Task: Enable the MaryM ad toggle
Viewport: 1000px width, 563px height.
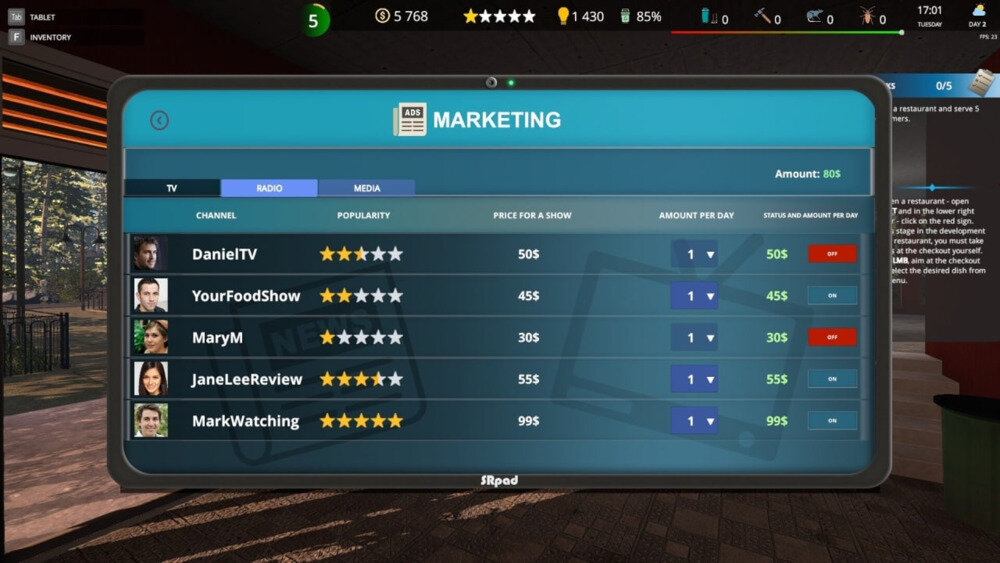Action: click(832, 337)
